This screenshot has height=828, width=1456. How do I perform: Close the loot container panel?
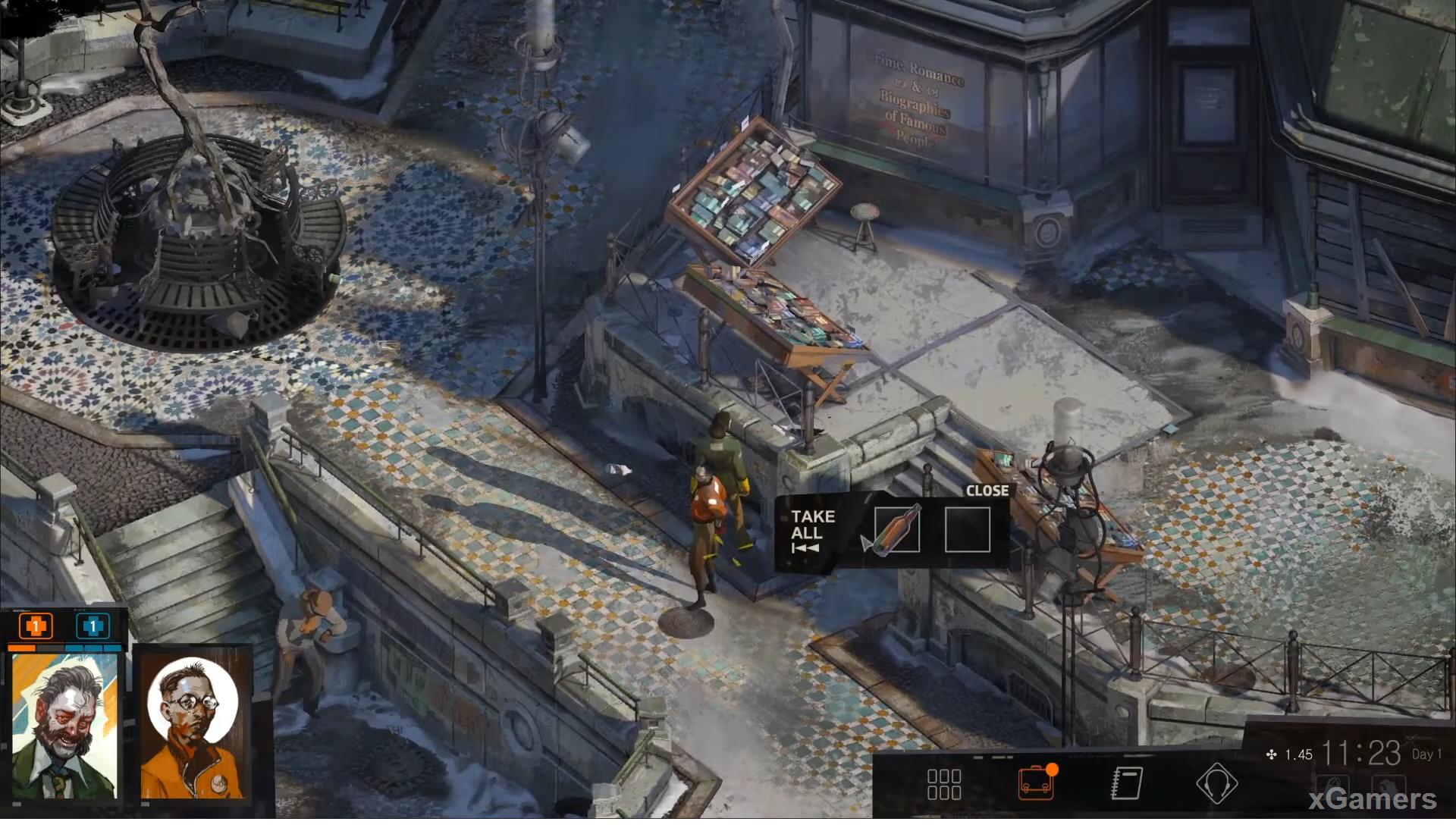987,491
